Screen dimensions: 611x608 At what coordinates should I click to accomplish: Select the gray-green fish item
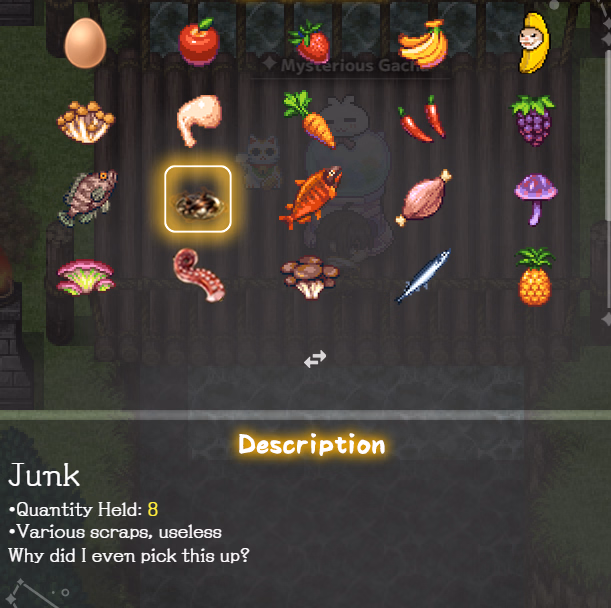click(x=87, y=197)
